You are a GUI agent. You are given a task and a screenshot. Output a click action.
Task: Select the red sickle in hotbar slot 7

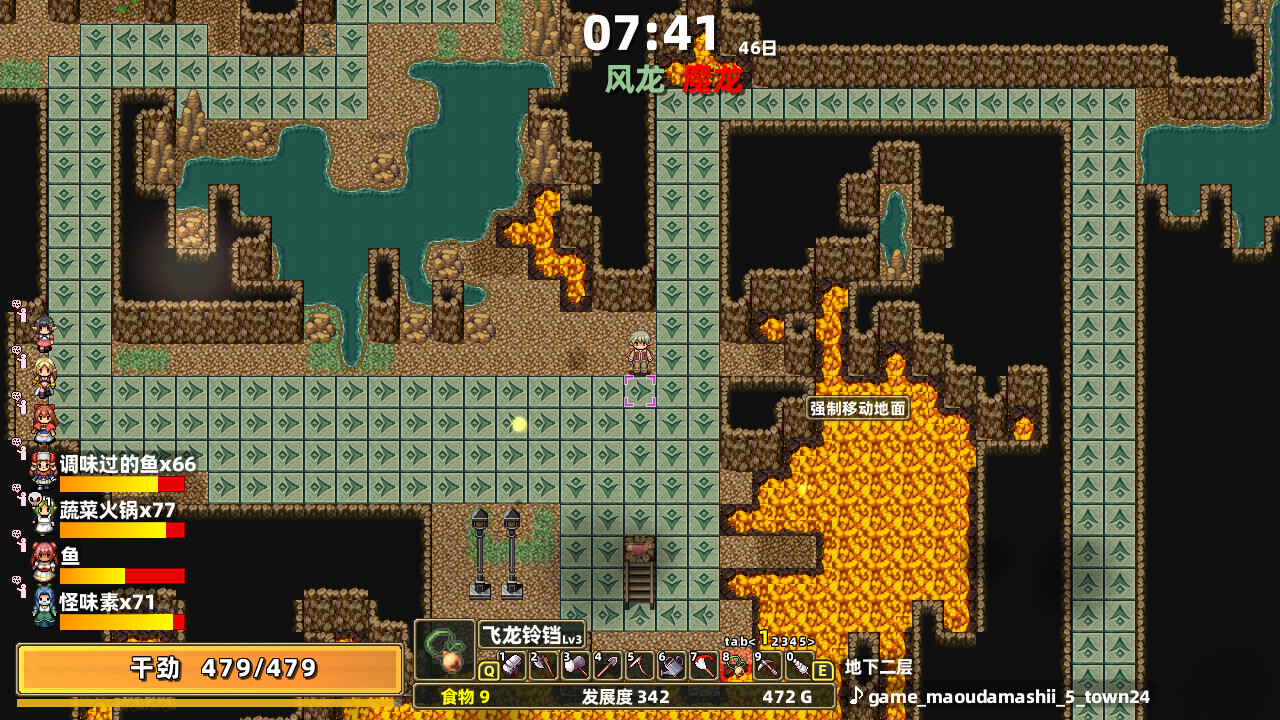click(704, 666)
